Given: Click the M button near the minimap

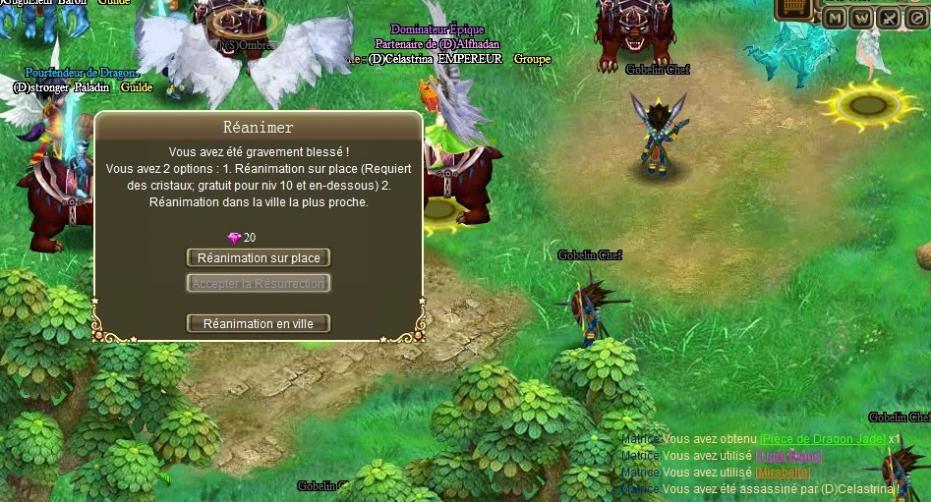Looking at the screenshot, I should [835, 18].
